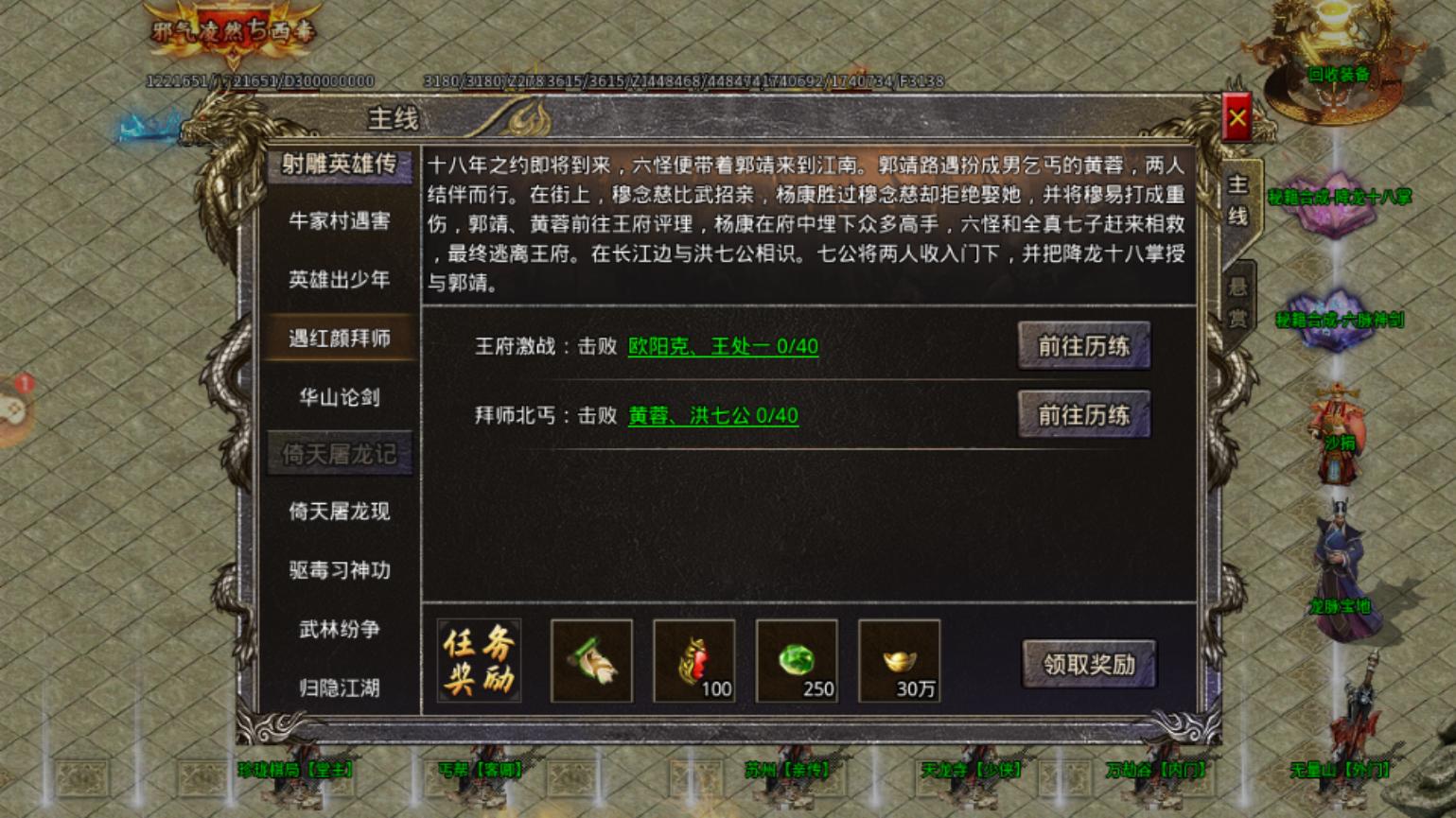Select the 遇红颜拜师 quest entry
The image size is (1456, 818).
click(340, 339)
